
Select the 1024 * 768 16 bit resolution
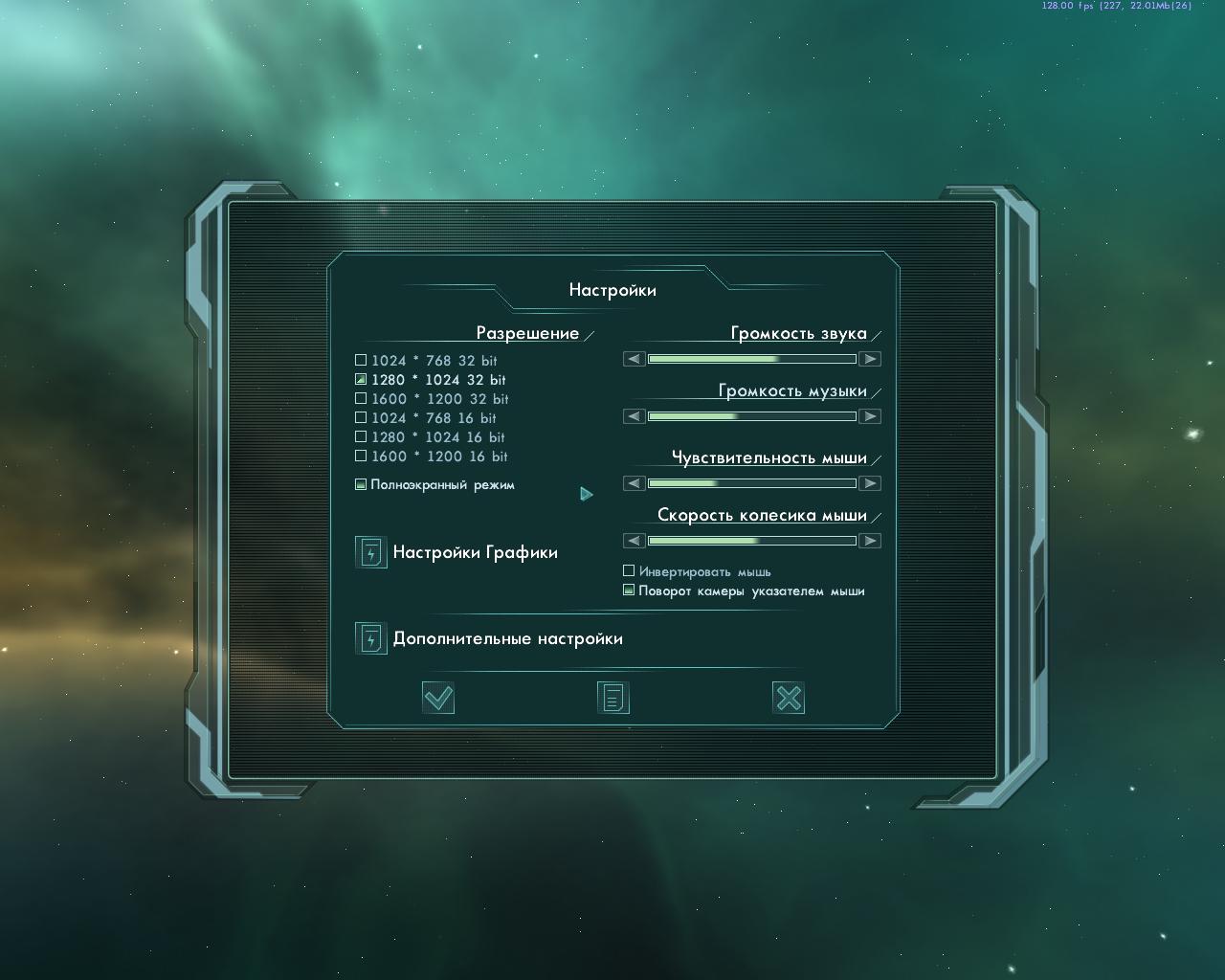tap(361, 418)
